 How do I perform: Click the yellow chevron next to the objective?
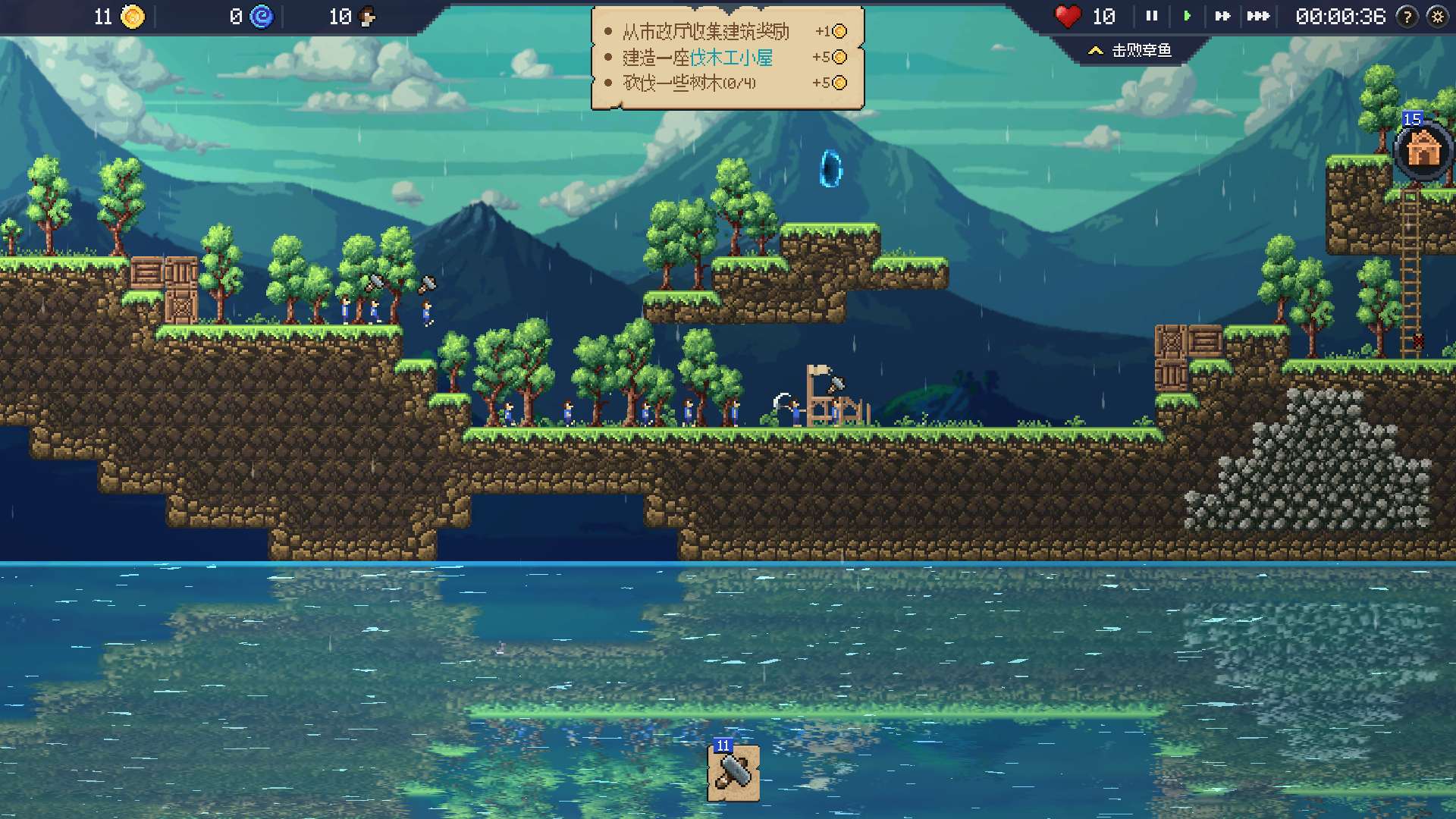pos(1095,51)
